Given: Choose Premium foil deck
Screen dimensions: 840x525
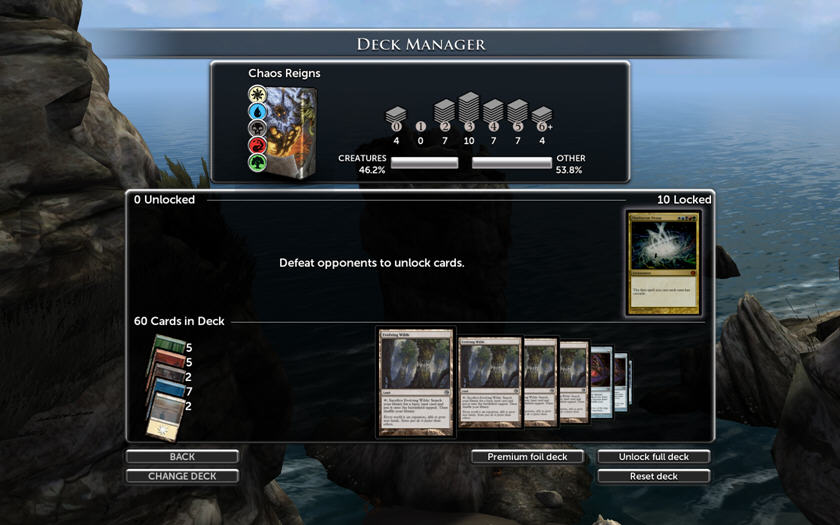Looking at the screenshot, I should 527,457.
